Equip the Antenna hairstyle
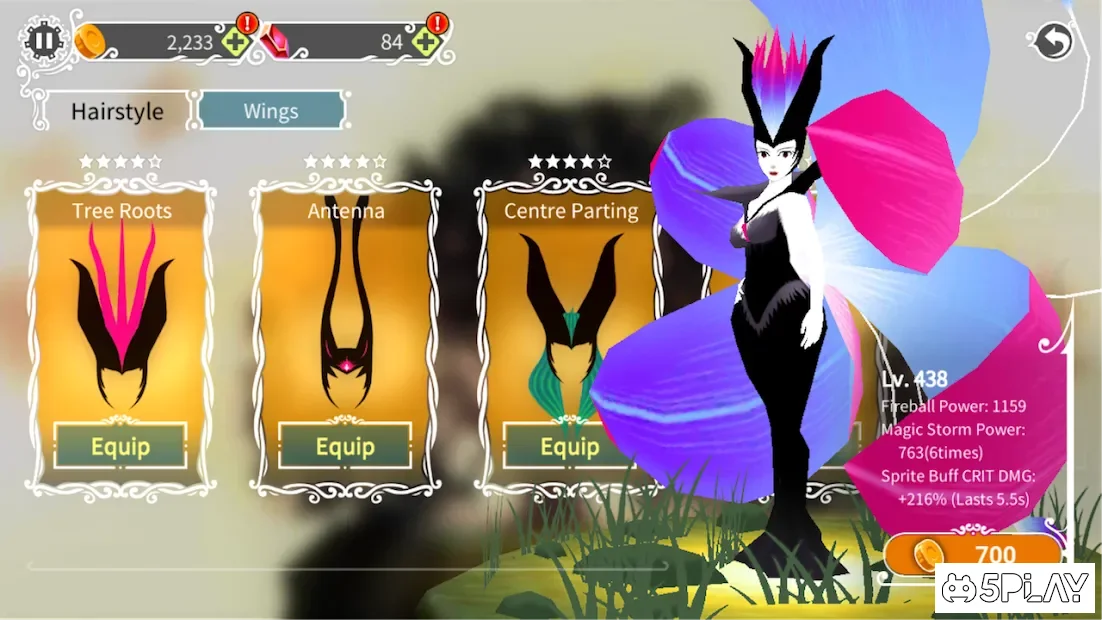Image resolution: width=1102 pixels, height=620 pixels. (345, 446)
